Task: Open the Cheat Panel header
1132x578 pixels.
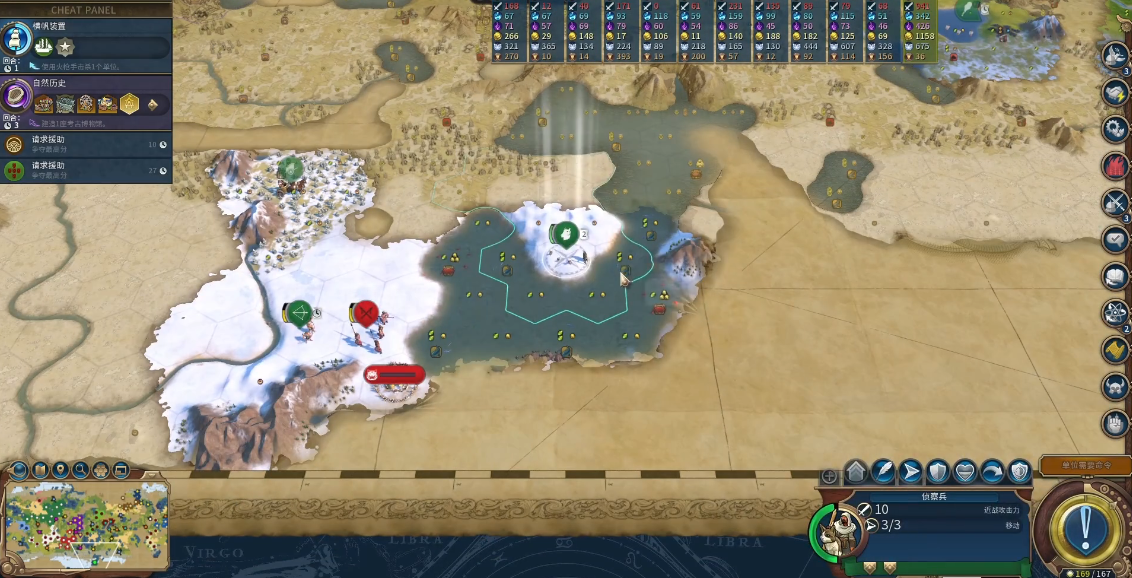Action: click(x=86, y=9)
